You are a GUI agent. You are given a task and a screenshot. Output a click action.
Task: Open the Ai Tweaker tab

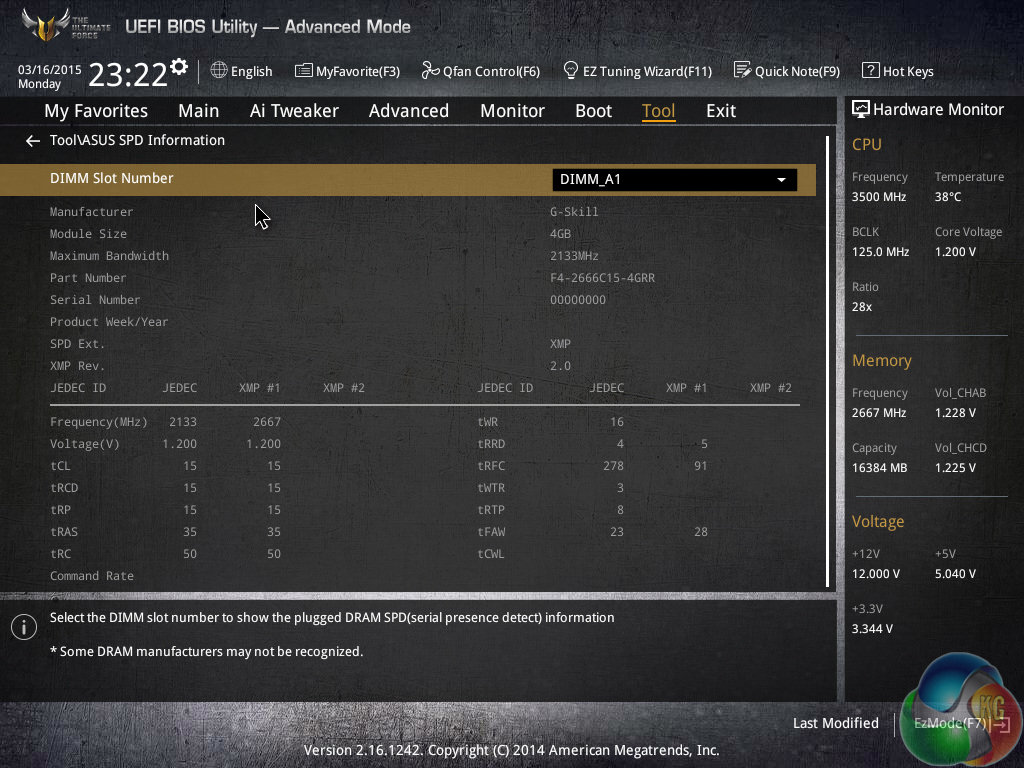294,111
